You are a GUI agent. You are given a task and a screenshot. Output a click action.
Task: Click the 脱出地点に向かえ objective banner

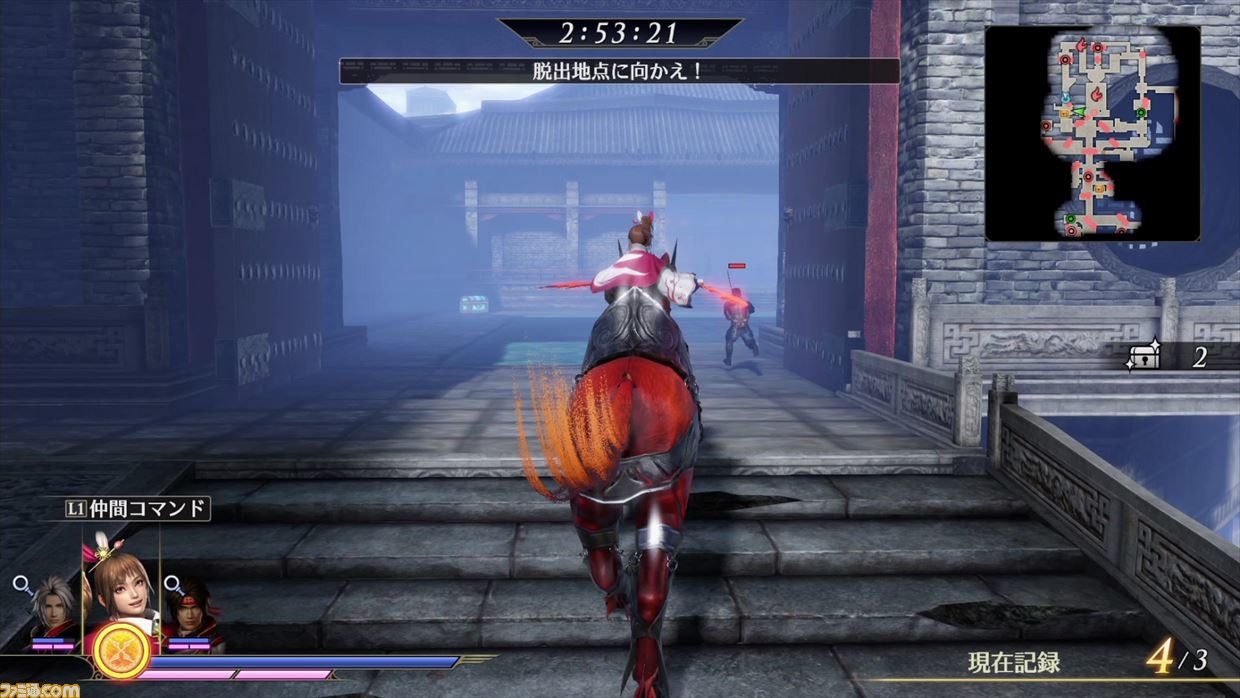[619, 71]
